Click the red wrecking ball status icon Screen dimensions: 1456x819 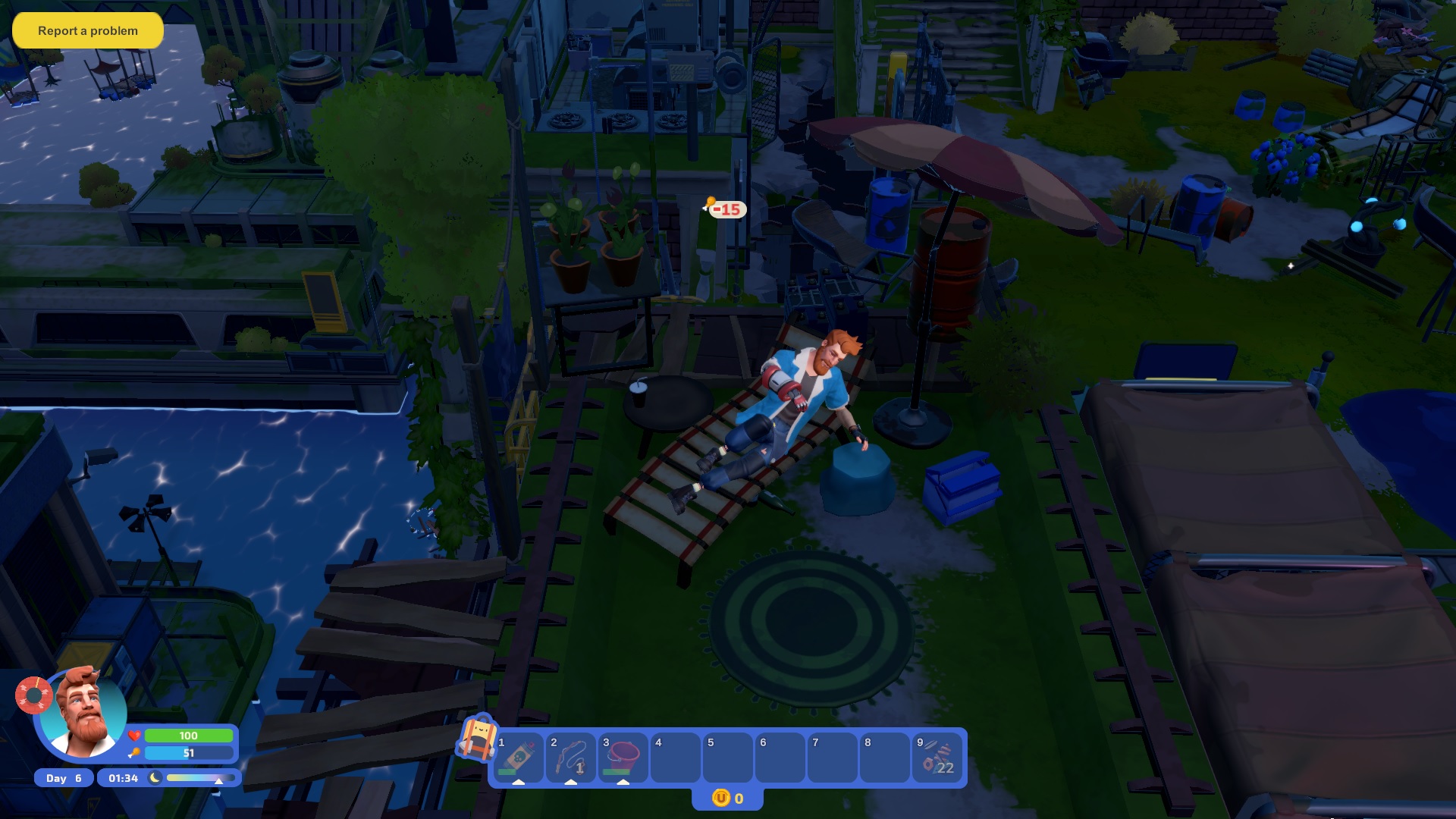click(33, 695)
